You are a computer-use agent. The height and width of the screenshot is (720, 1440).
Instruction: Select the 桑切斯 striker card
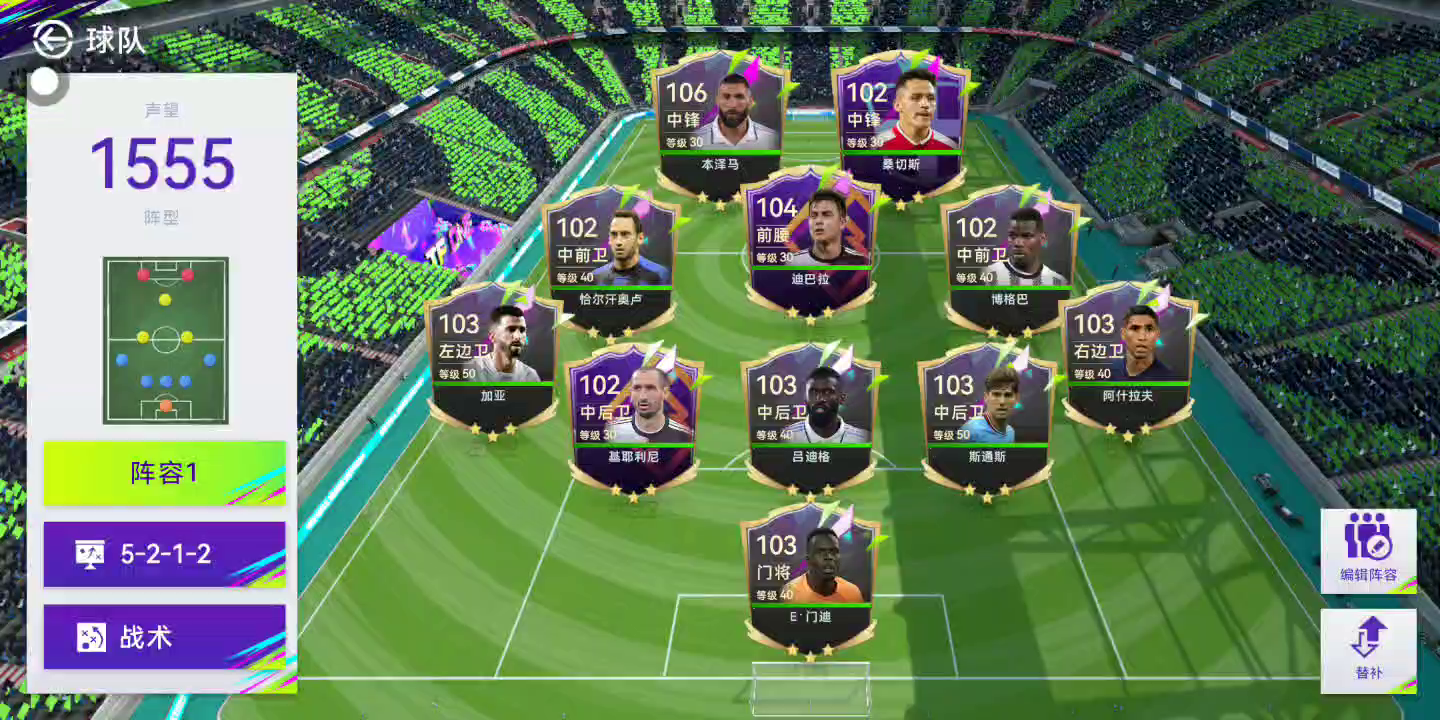(901, 125)
